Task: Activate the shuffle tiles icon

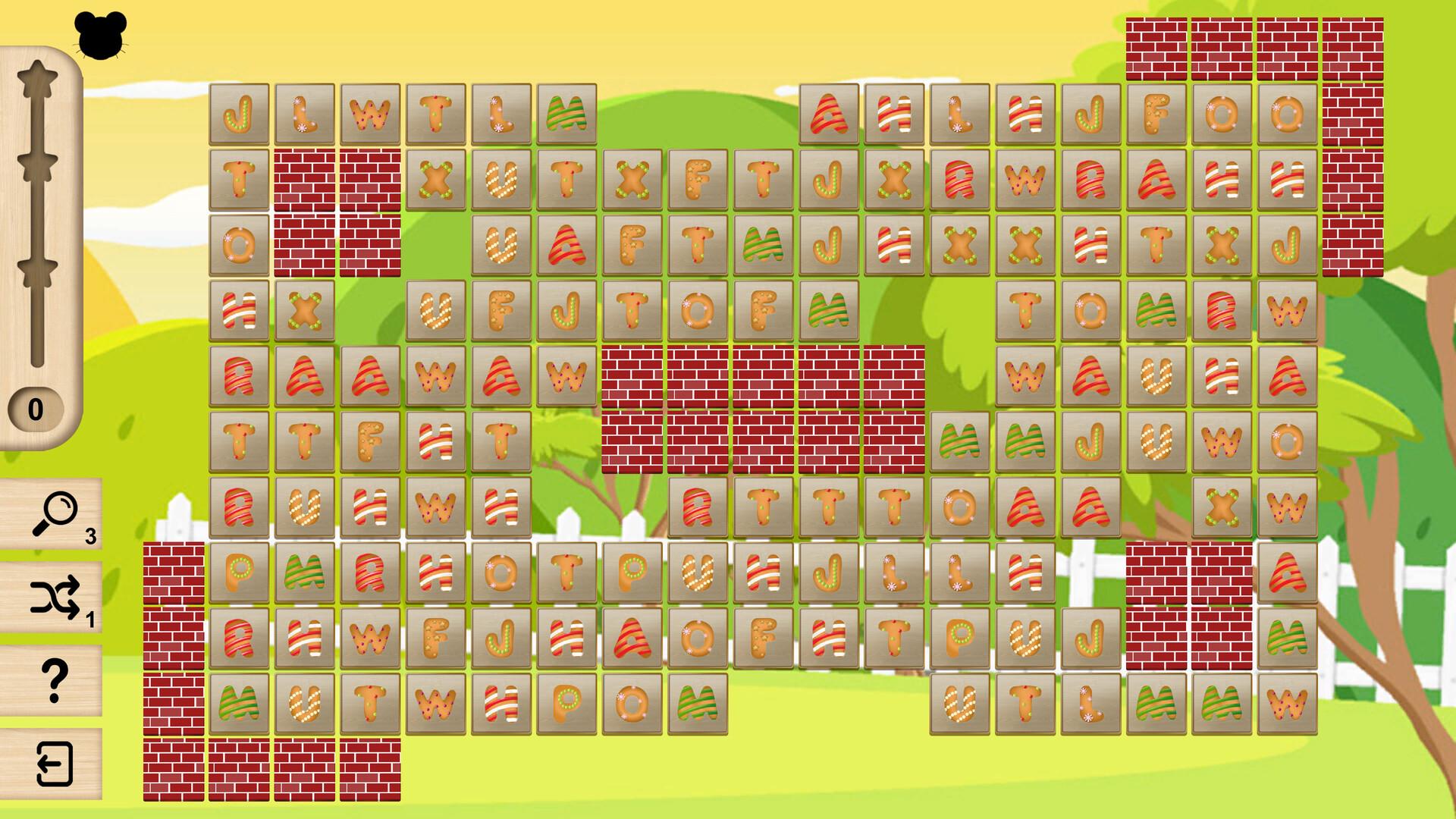Action: [x=53, y=603]
